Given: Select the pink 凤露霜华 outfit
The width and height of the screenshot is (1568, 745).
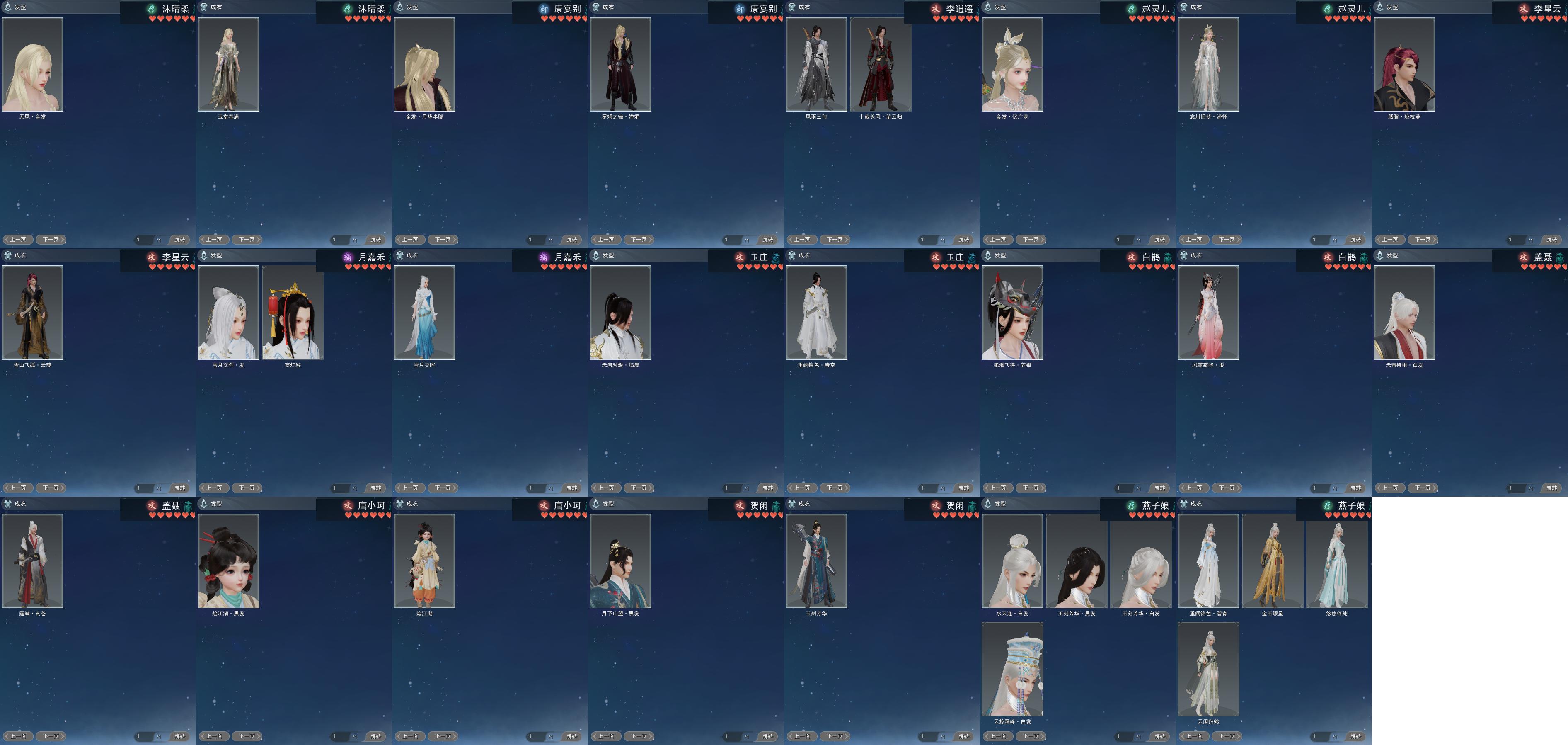Looking at the screenshot, I should 1208,313.
